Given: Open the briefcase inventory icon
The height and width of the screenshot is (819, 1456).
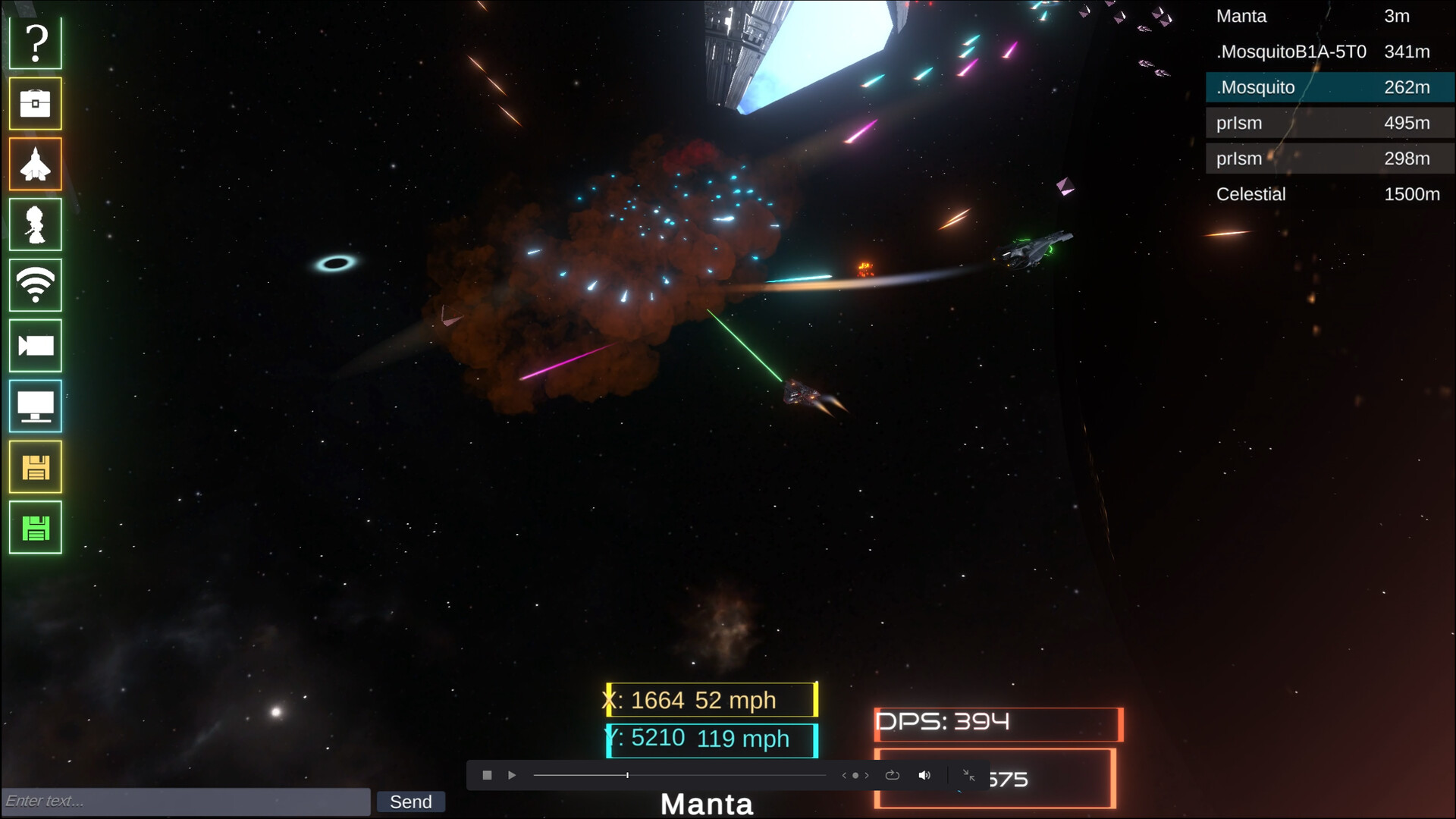Looking at the screenshot, I should [36, 103].
